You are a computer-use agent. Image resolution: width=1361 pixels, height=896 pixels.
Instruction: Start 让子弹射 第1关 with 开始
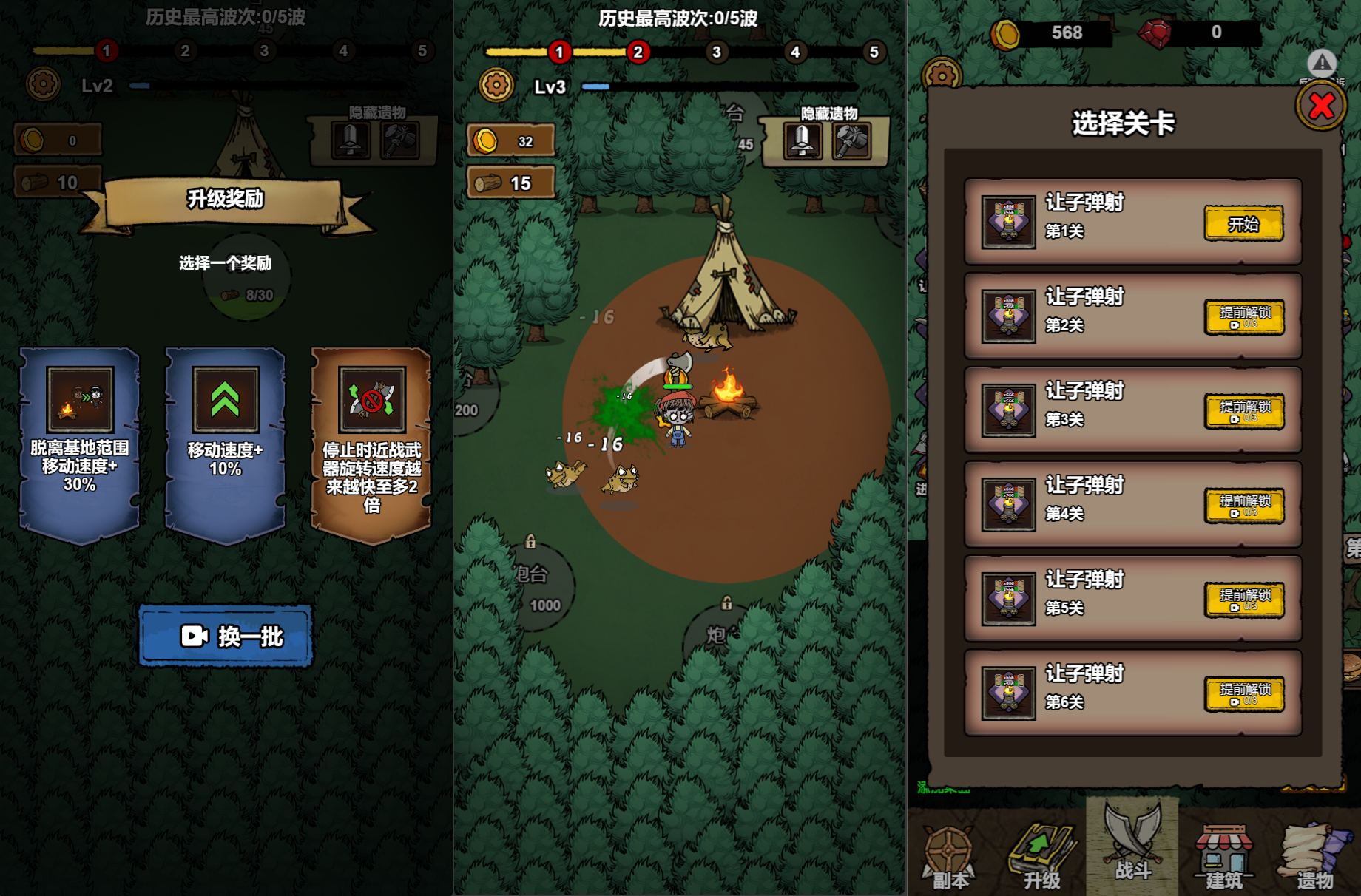(1243, 223)
